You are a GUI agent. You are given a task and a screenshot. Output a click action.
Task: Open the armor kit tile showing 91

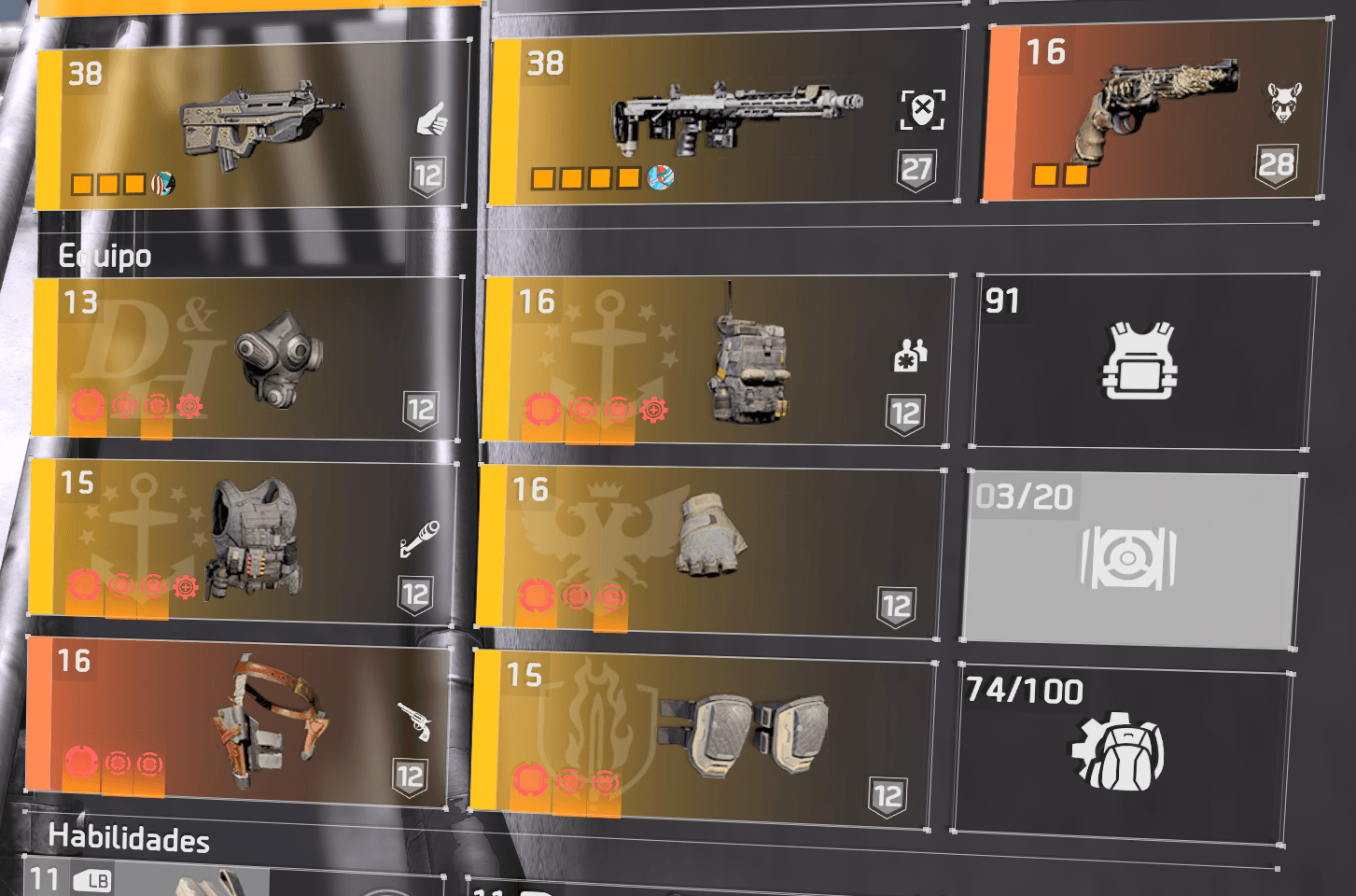pos(1141,361)
